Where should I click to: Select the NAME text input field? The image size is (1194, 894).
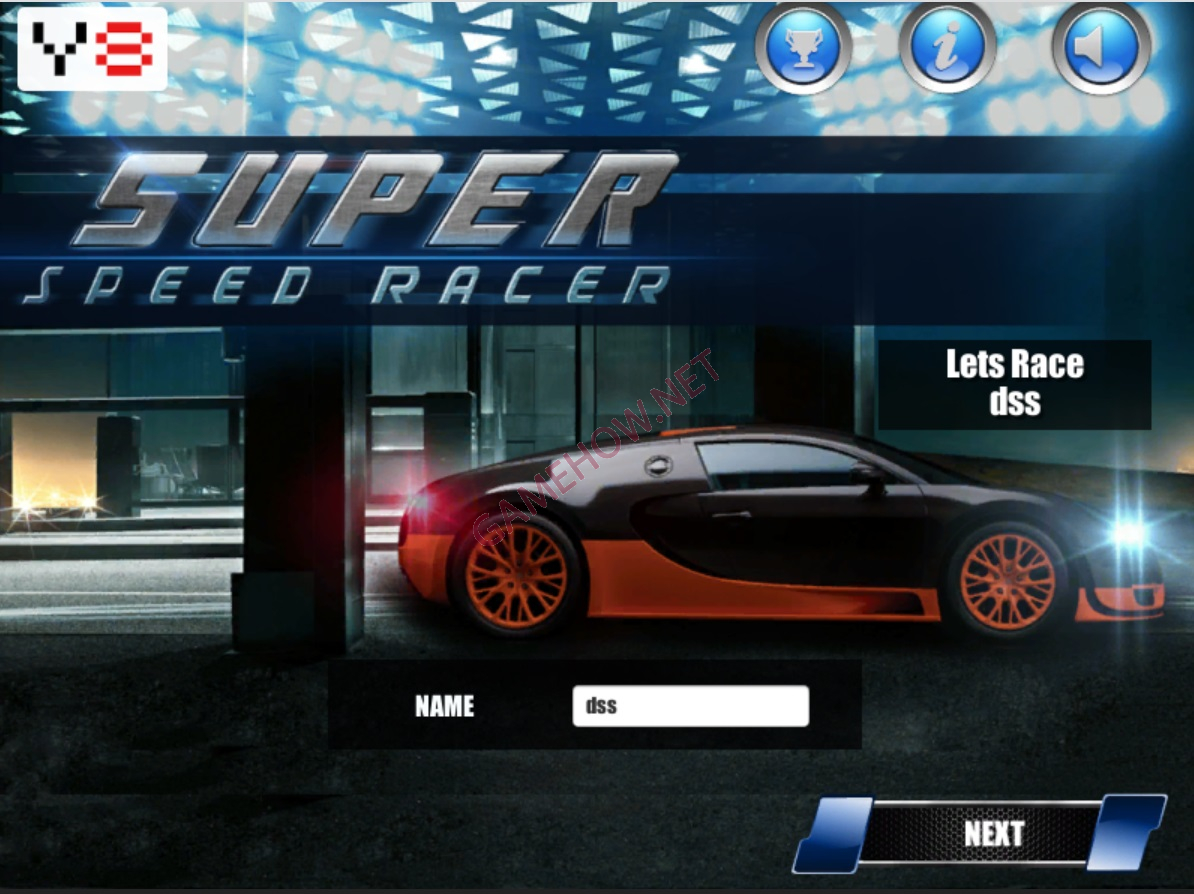(x=690, y=706)
